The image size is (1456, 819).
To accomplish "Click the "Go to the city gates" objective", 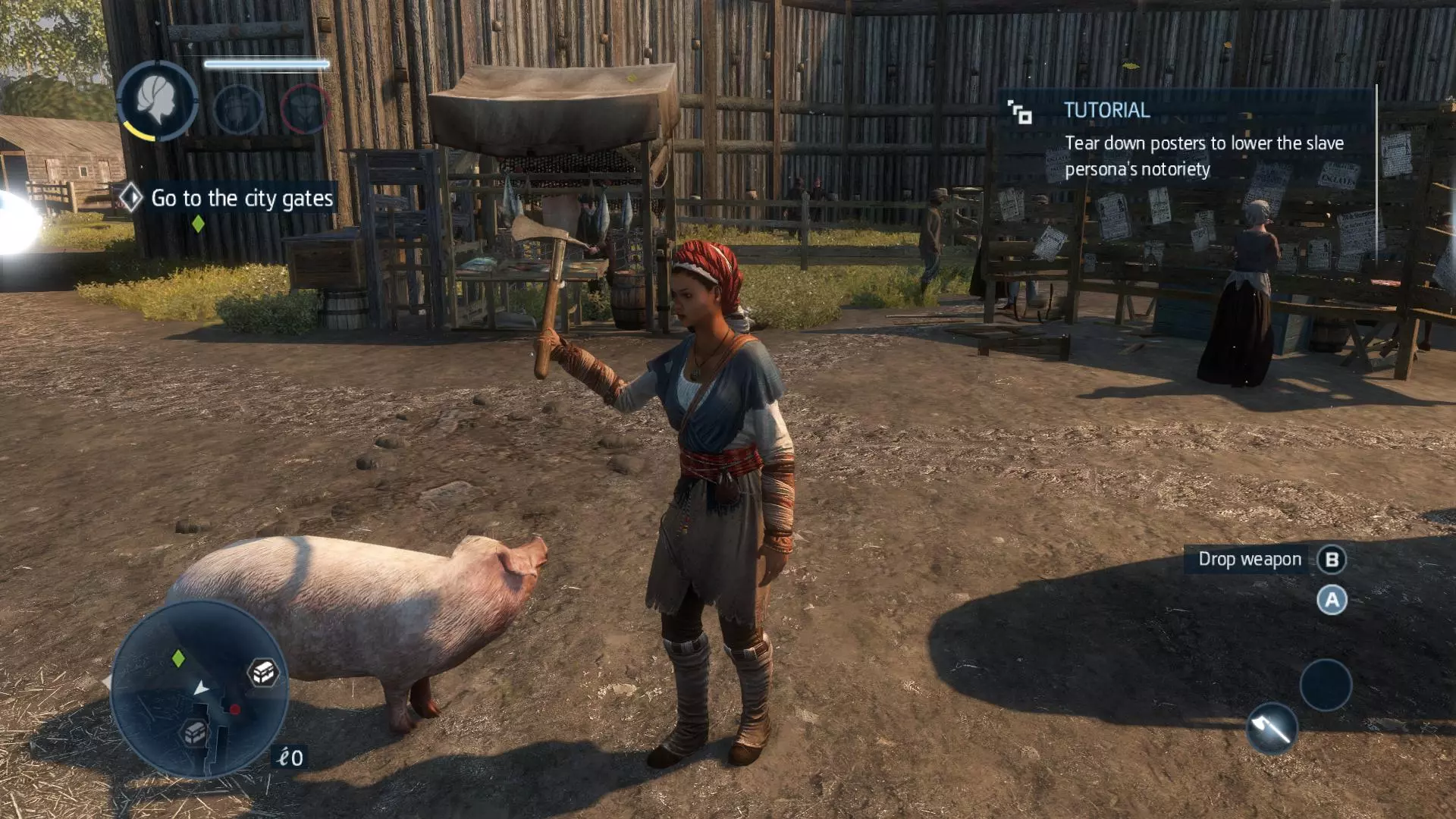I will point(241,199).
